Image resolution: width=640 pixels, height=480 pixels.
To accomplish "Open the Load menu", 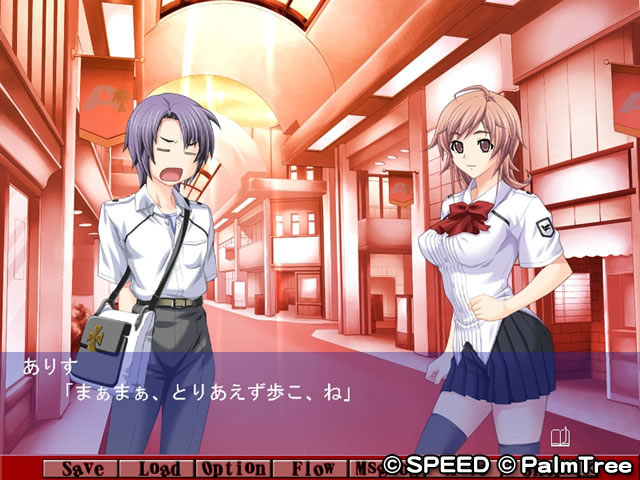I will tap(158, 468).
